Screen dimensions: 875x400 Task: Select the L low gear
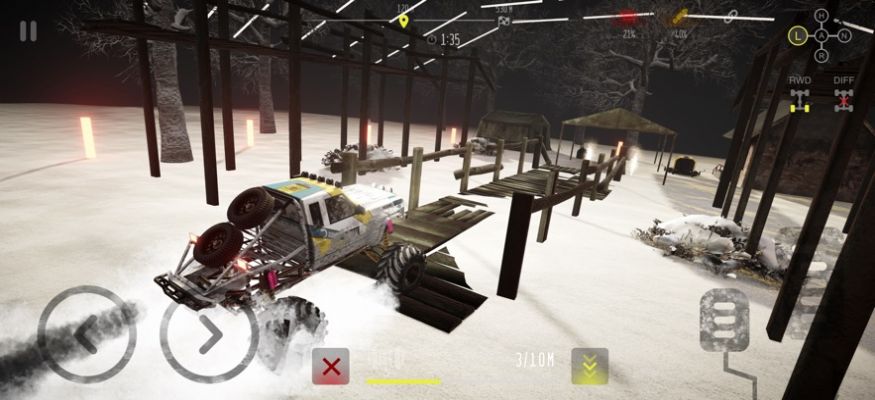click(797, 36)
